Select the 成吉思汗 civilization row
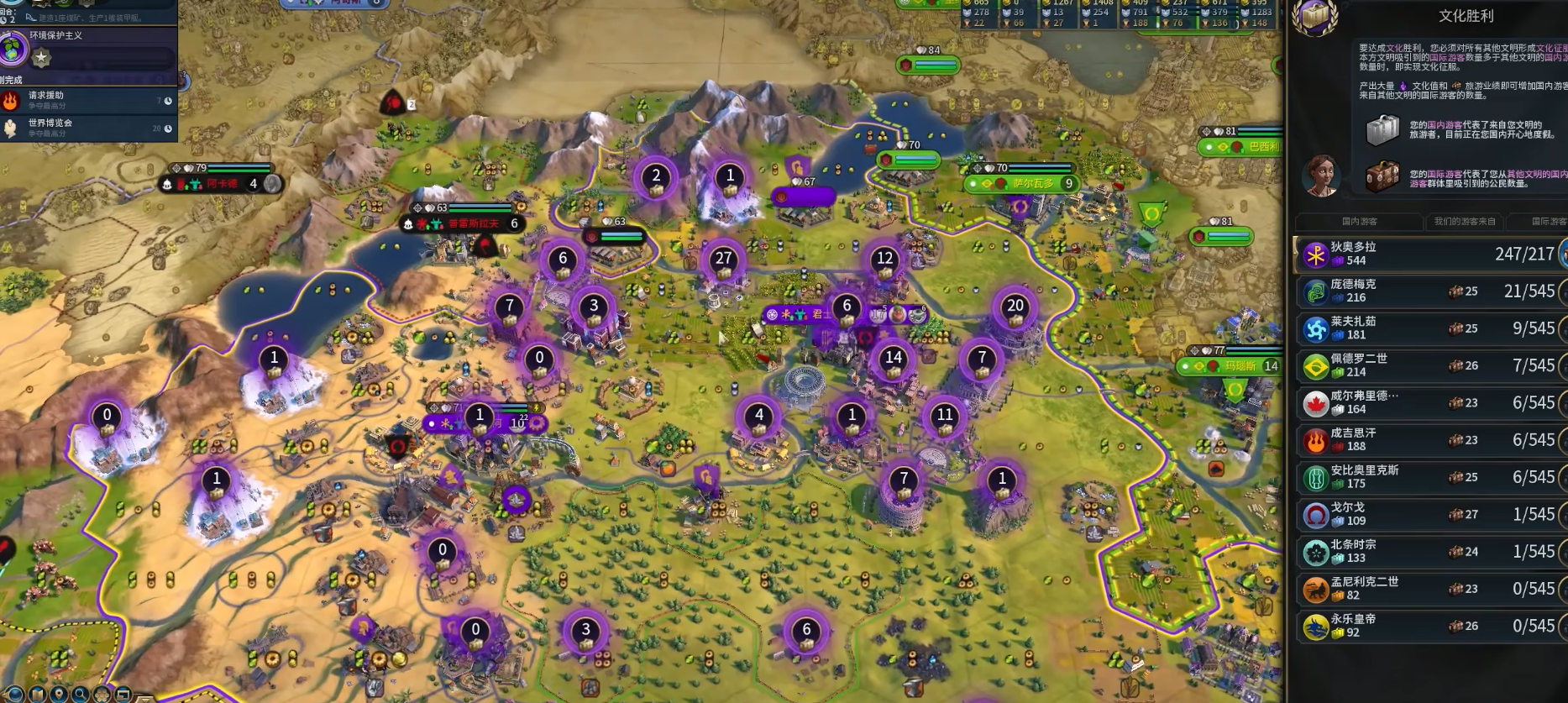The width and height of the screenshot is (1568, 703). coord(1429,440)
